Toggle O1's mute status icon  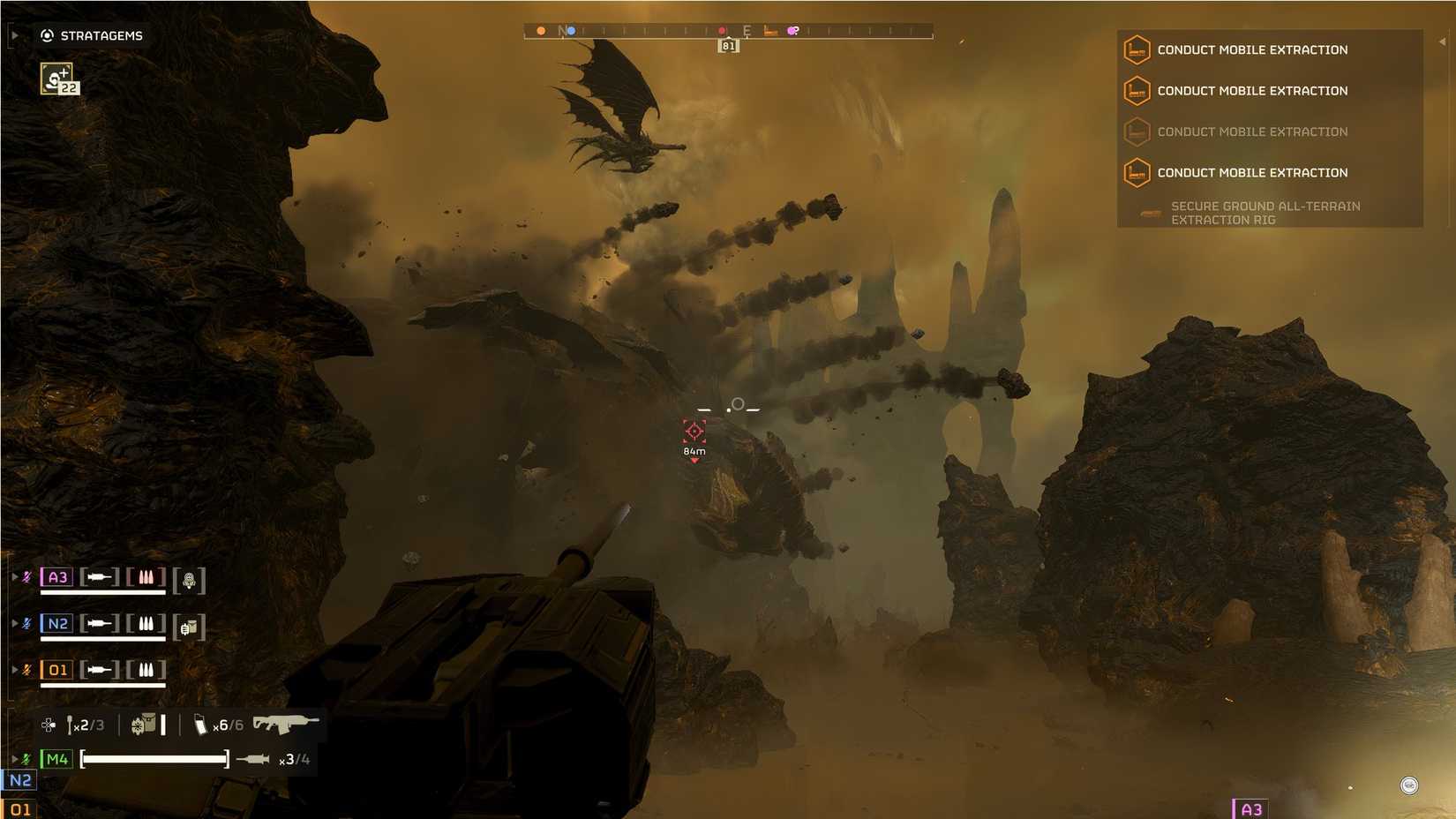click(27, 669)
